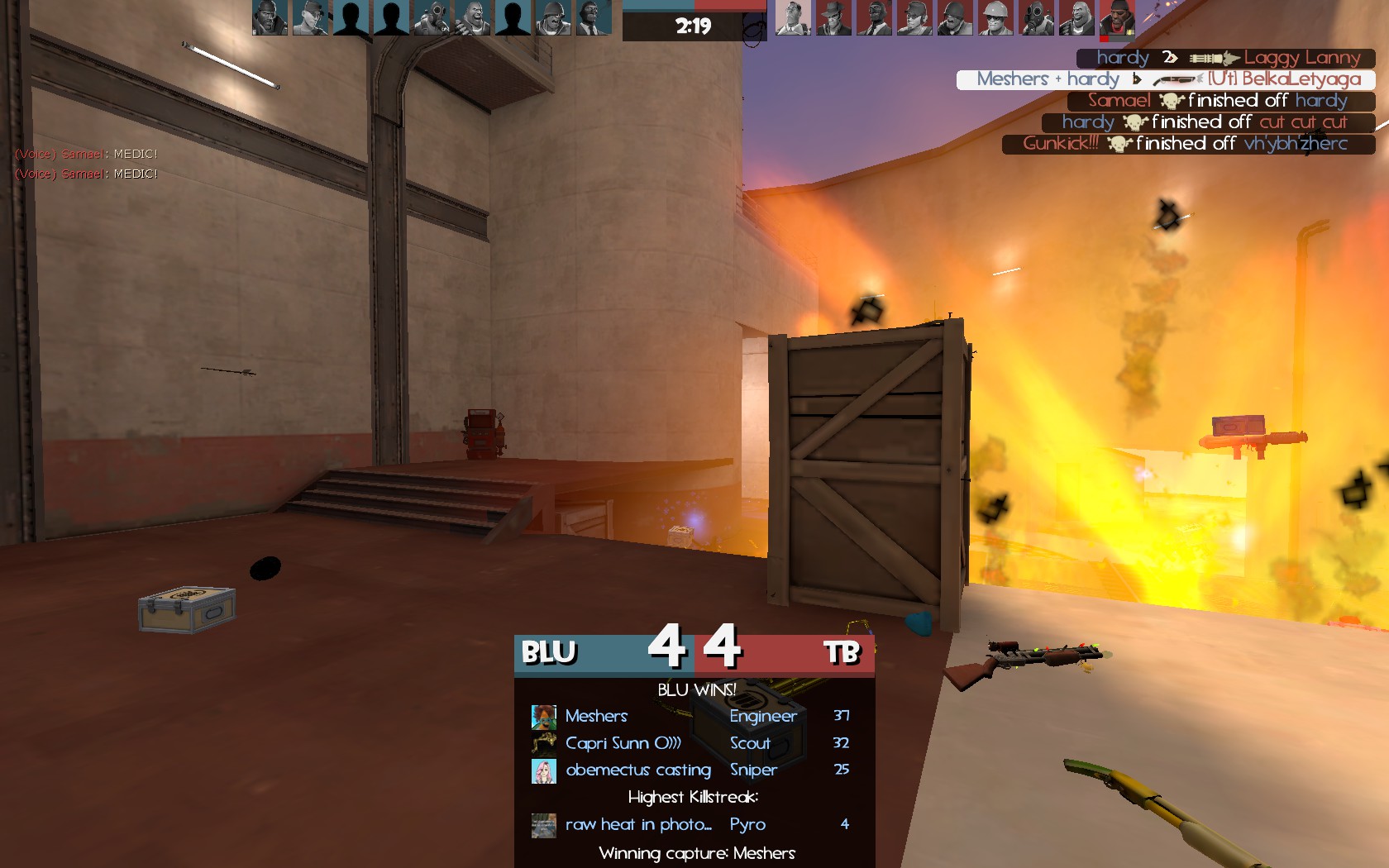This screenshot has height=868, width=1389.
Task: Choose the RED team Engineer portrait
Action: coord(995,17)
